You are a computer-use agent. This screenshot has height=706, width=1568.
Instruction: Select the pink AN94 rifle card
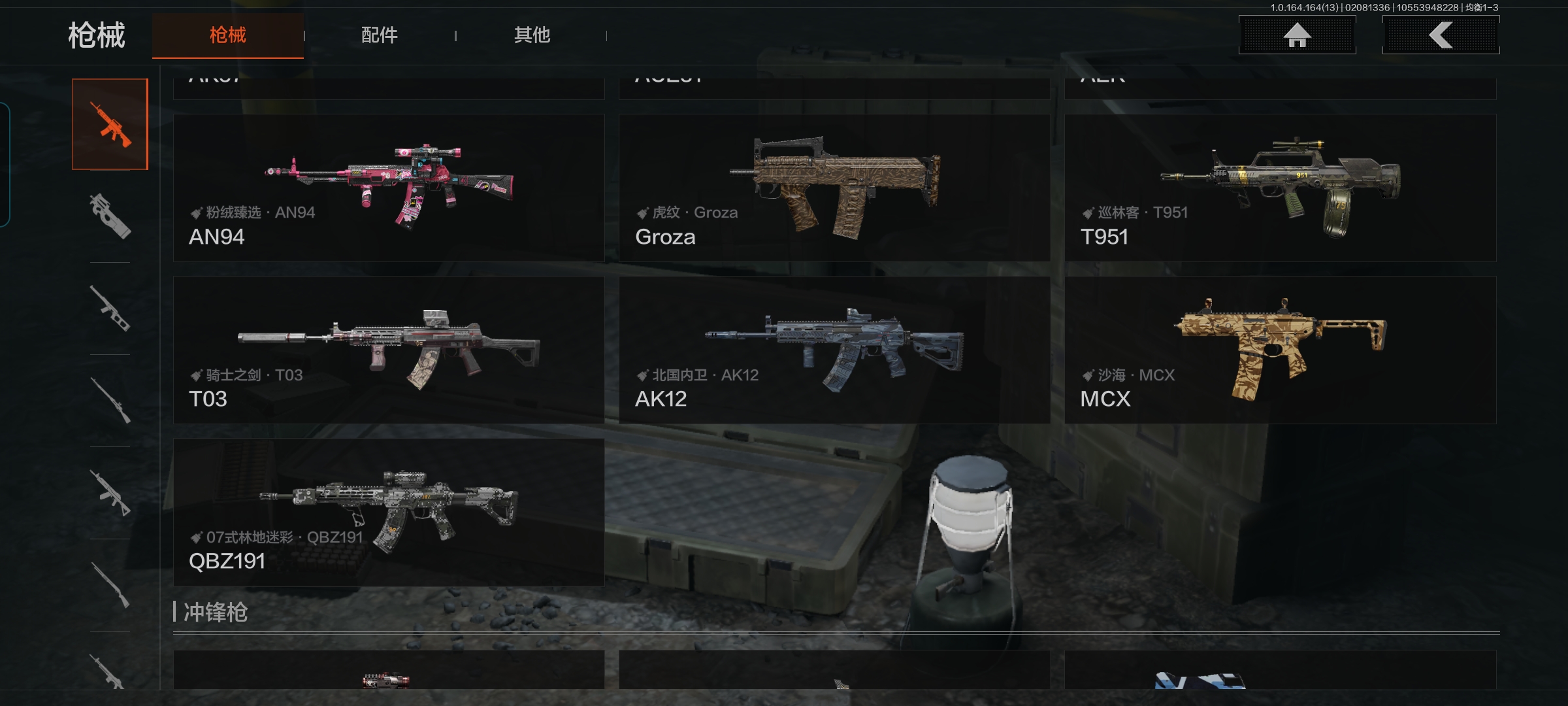click(389, 188)
